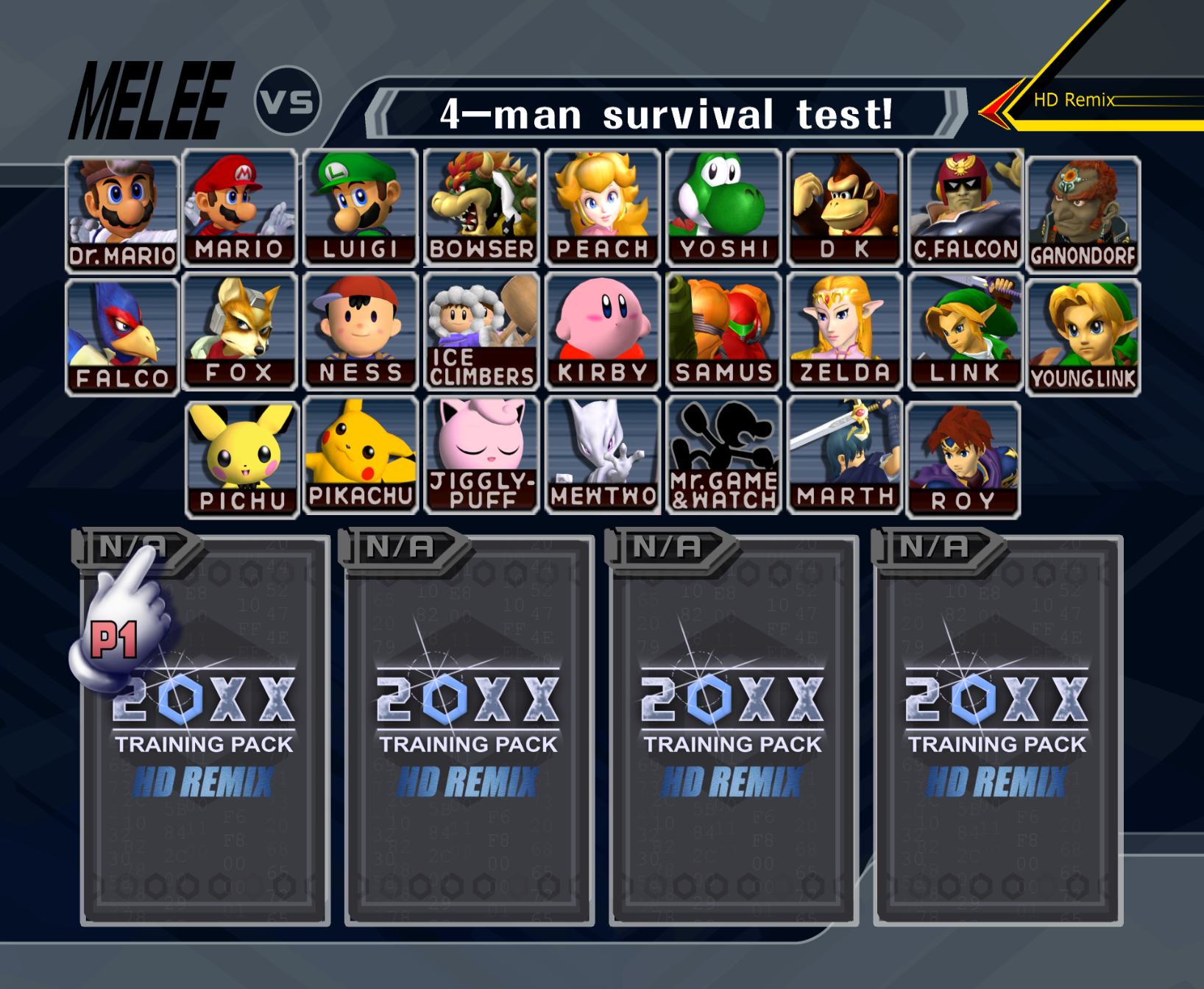Pick Peach from the roster
This screenshot has height=989, width=1204.
tap(603, 206)
